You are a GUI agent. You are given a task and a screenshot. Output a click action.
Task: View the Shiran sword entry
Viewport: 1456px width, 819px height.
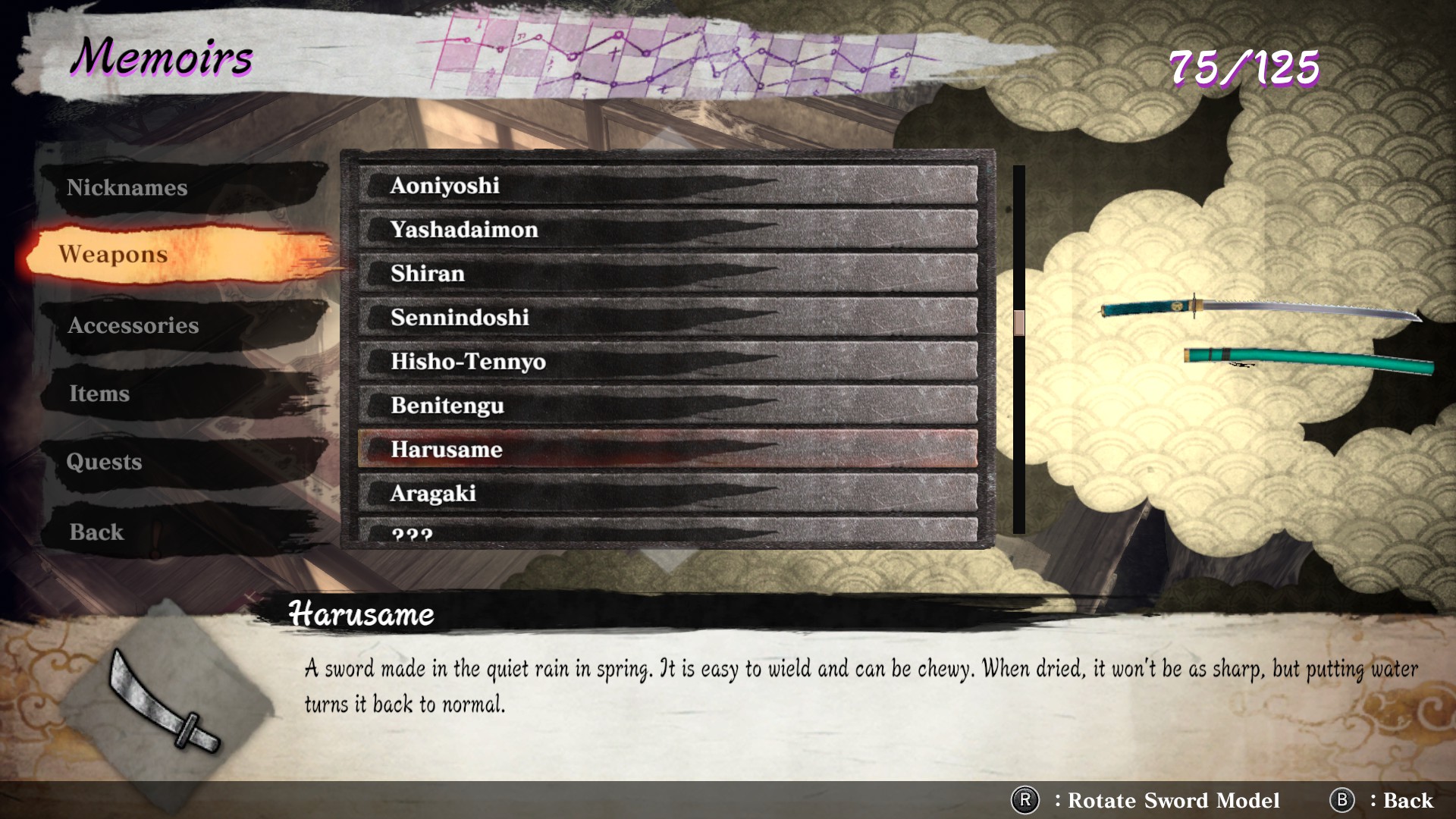tap(667, 274)
